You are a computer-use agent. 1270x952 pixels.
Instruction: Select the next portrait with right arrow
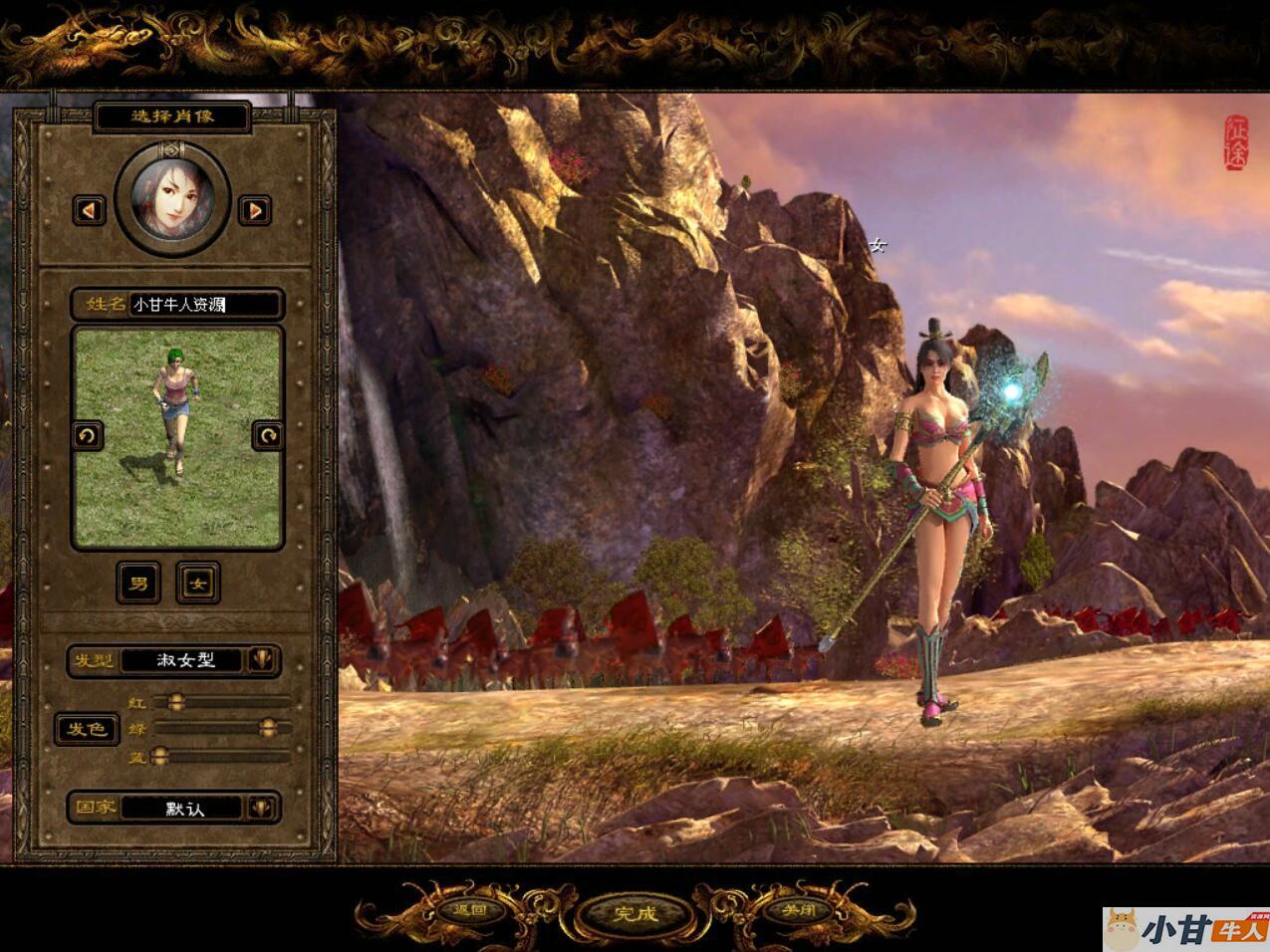(255, 210)
